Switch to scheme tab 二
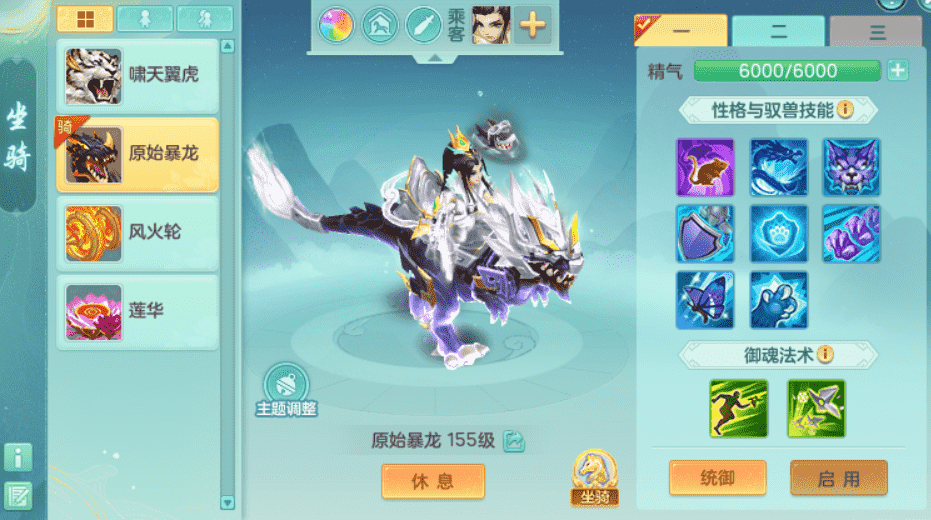931x520 pixels. (x=778, y=32)
